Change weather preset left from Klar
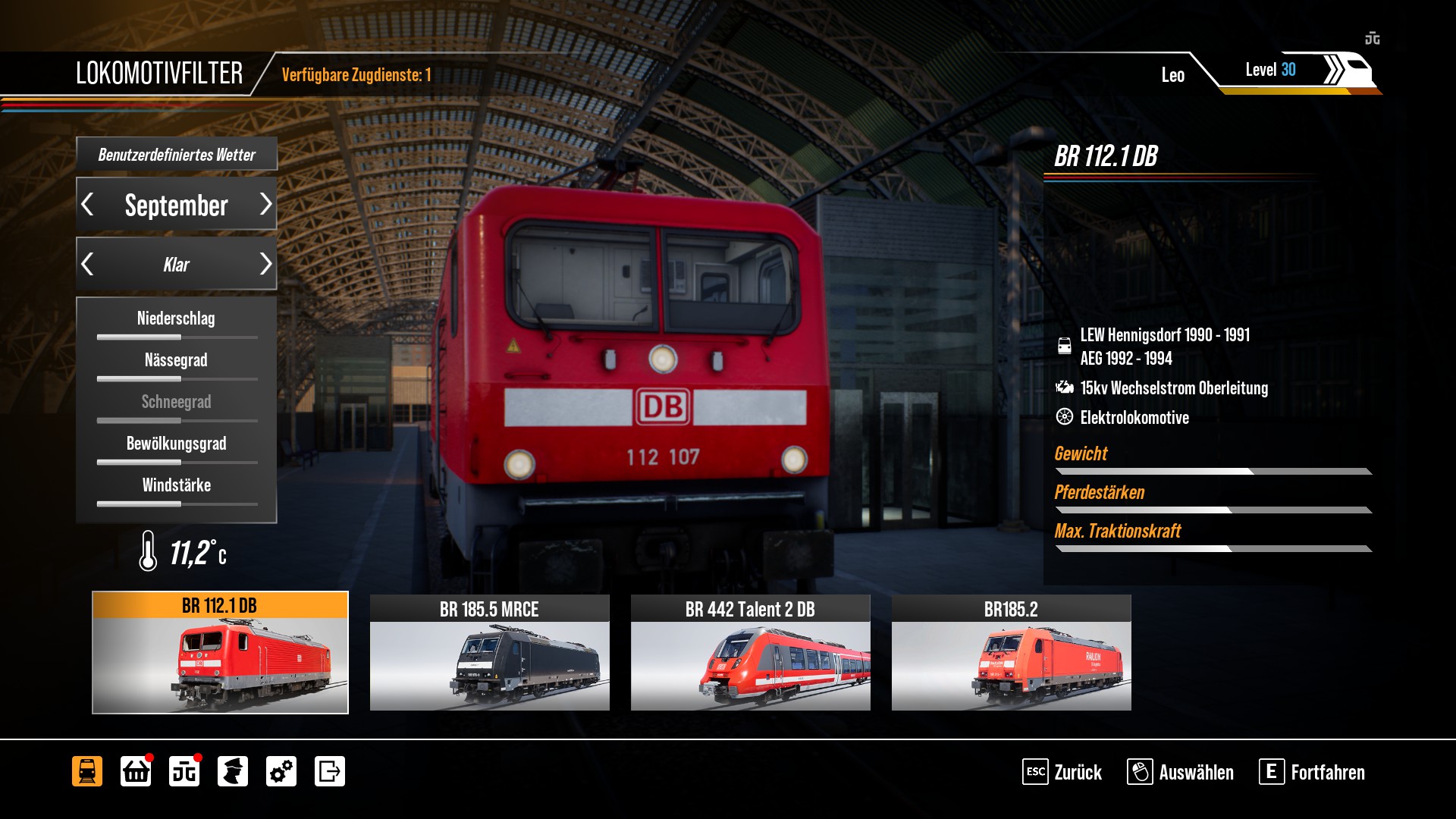Screen dimensions: 1456x819 coord(88,264)
